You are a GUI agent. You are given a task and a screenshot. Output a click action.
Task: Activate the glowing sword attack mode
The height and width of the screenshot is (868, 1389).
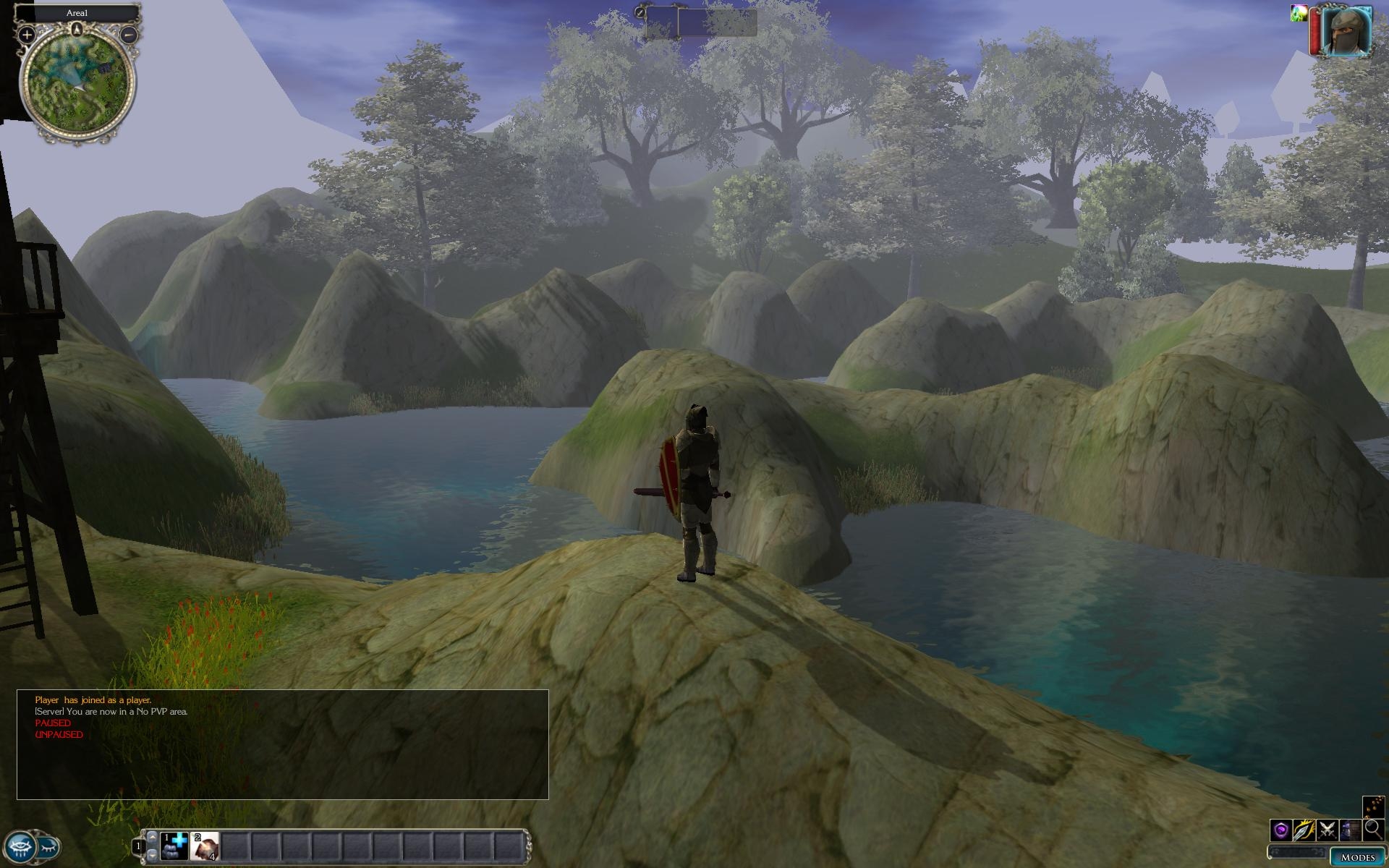pyautogui.click(x=1304, y=830)
